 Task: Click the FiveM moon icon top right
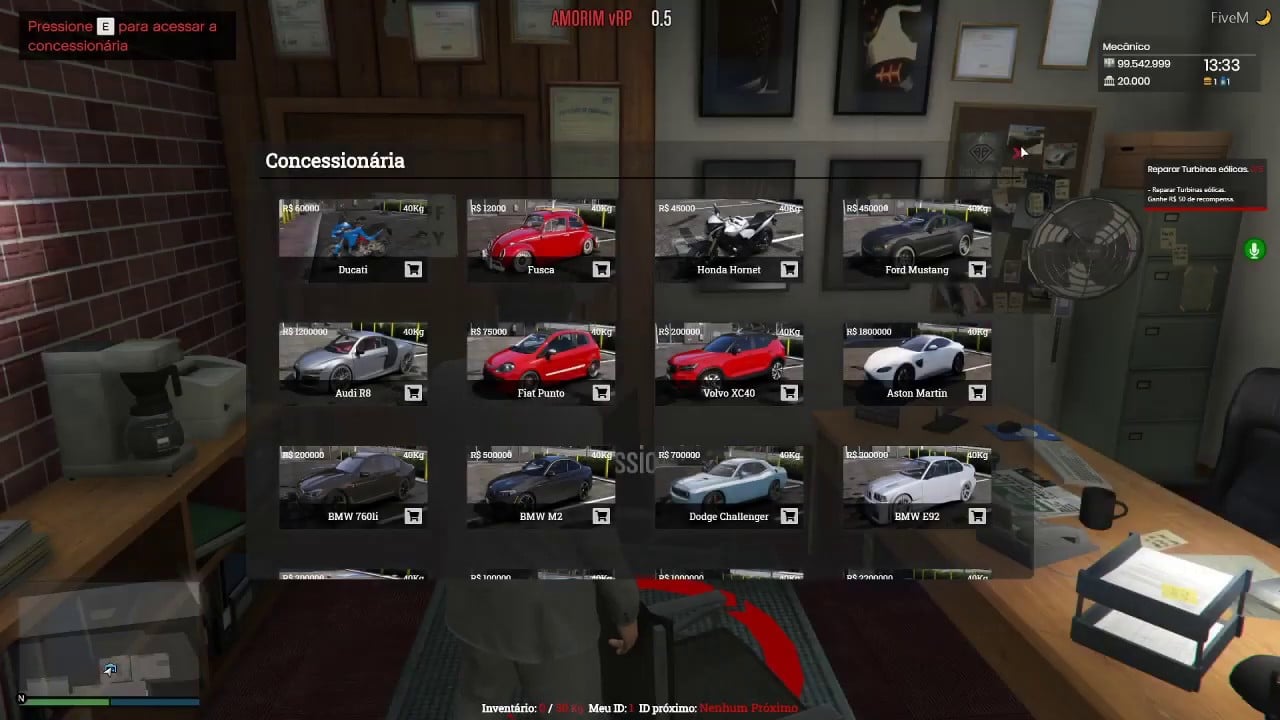pyautogui.click(x=1264, y=17)
